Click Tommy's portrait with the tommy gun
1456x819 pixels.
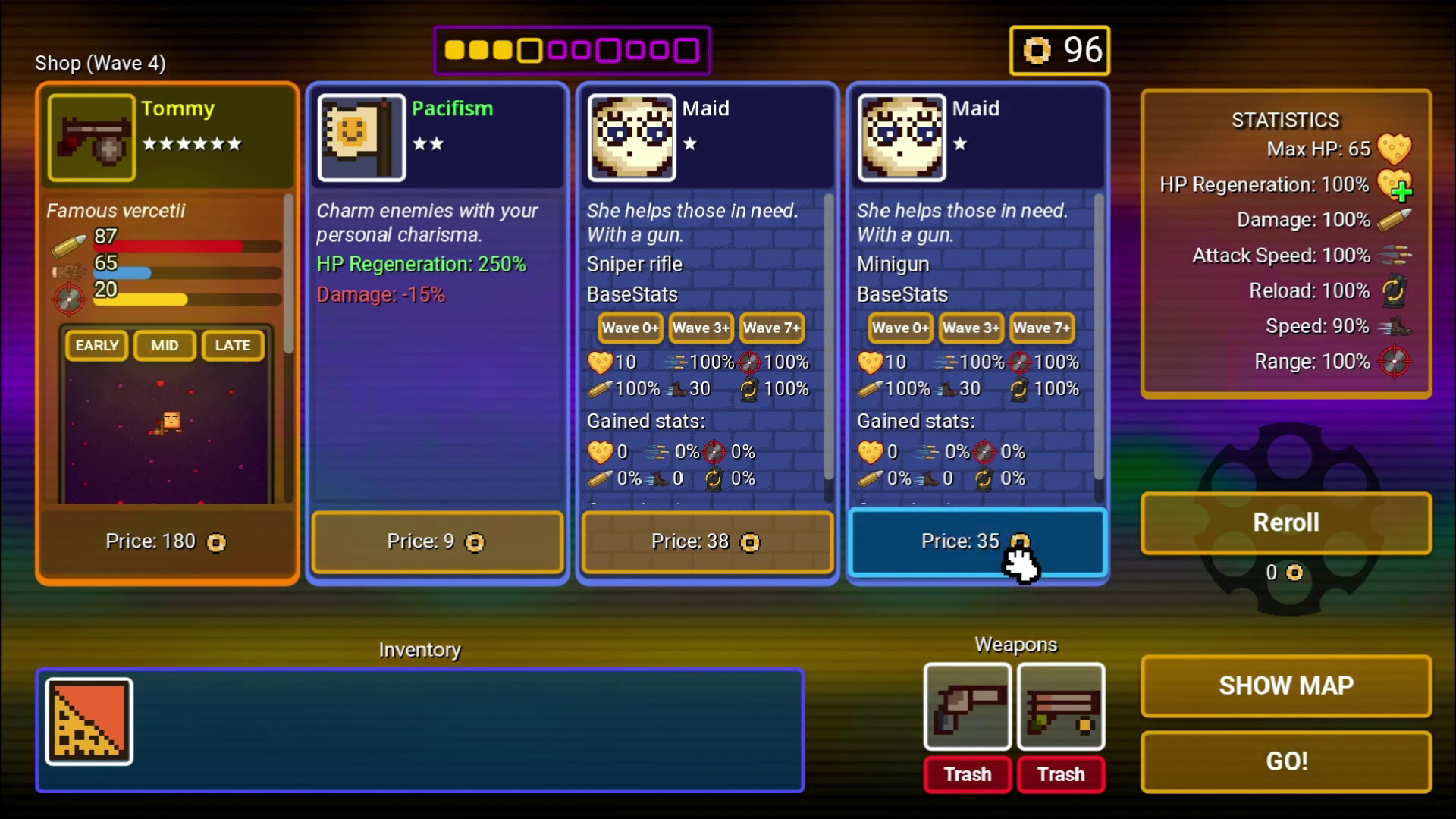click(x=90, y=137)
